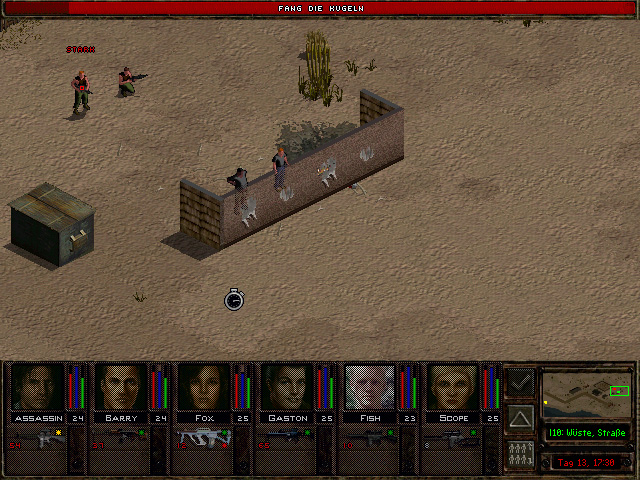Click Gaston's portrait
This screenshot has height=480, width=640.
point(287,387)
